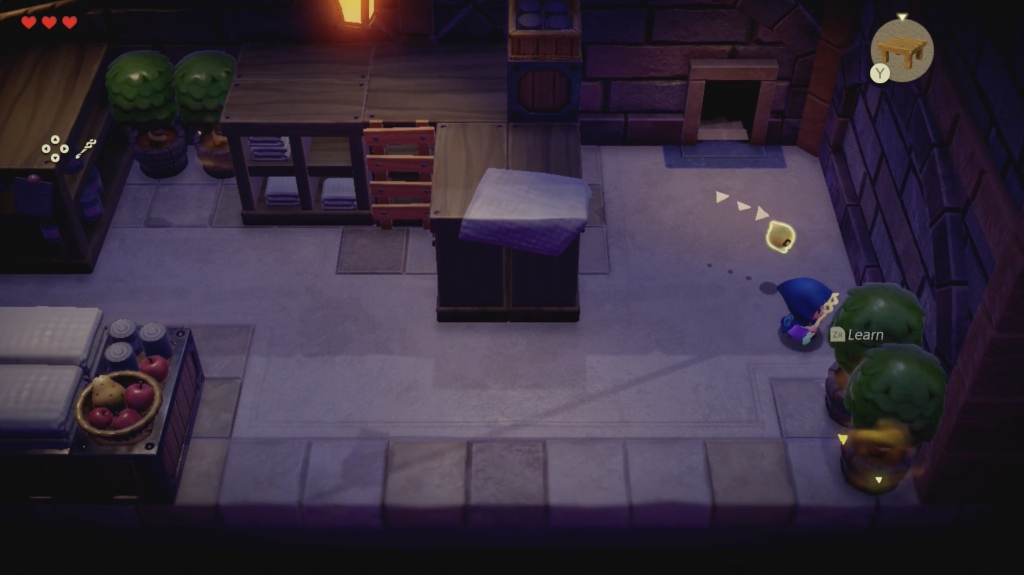
Task: Click the Tri Rod staff icon
Action: click(x=85, y=149)
